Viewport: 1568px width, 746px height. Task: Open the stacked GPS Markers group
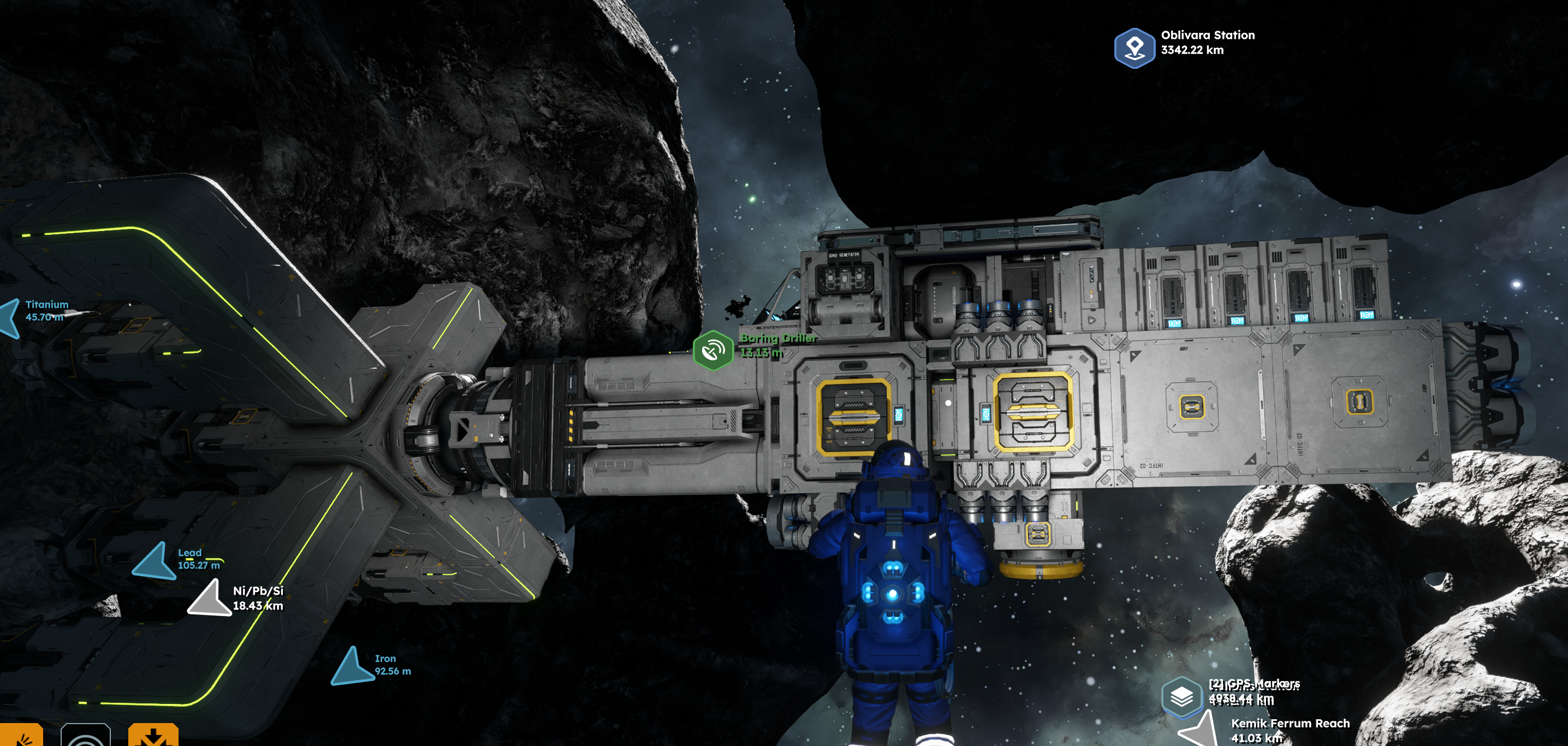tap(1181, 695)
